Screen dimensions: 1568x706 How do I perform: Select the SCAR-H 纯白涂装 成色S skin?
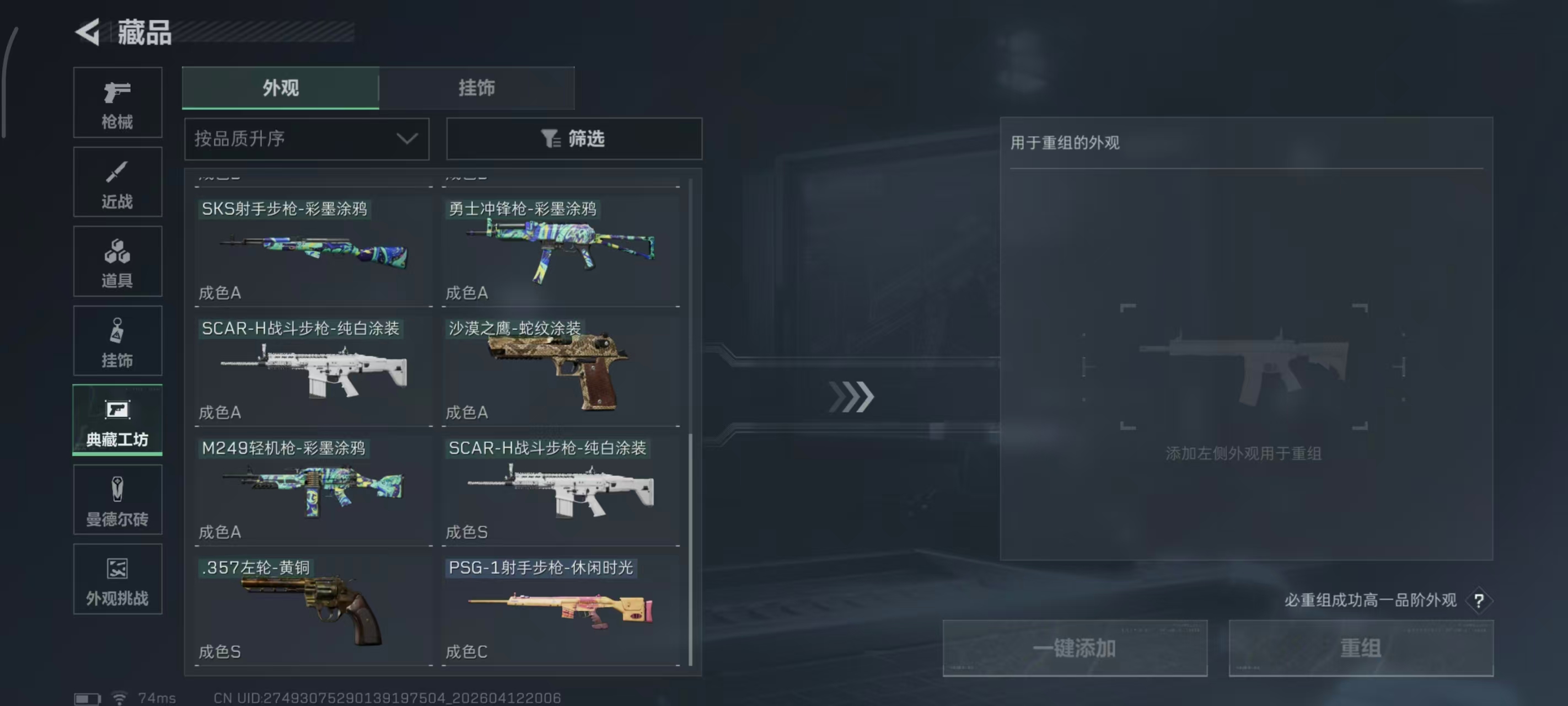coord(561,488)
